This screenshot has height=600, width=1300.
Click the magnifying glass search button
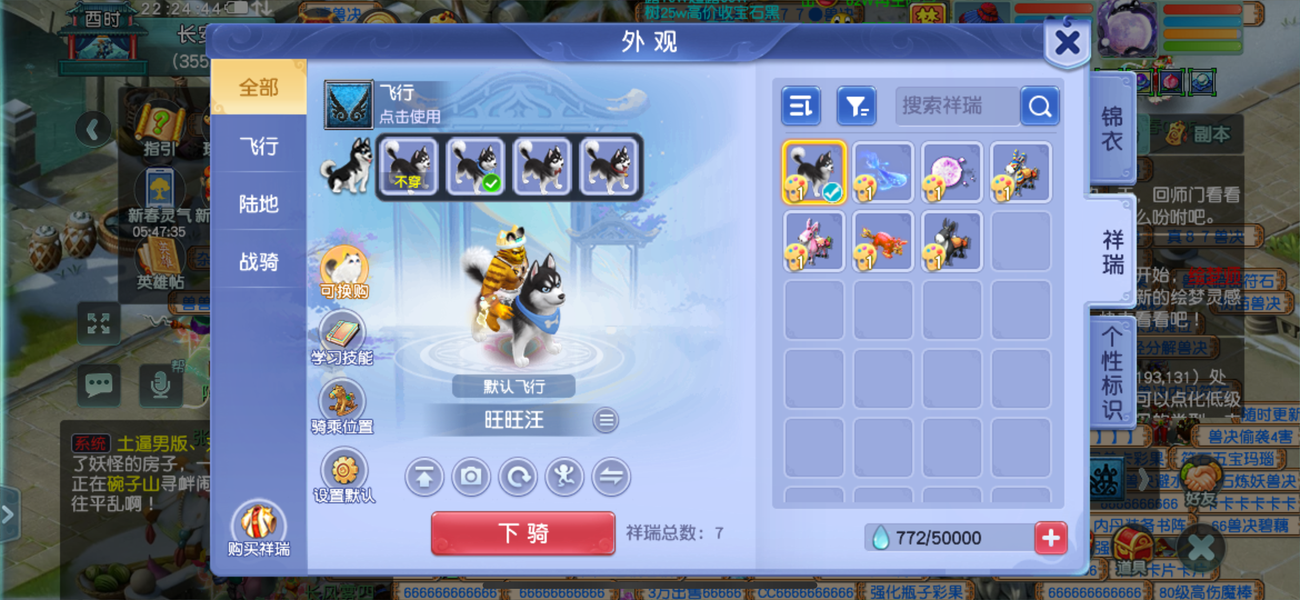click(x=1040, y=106)
